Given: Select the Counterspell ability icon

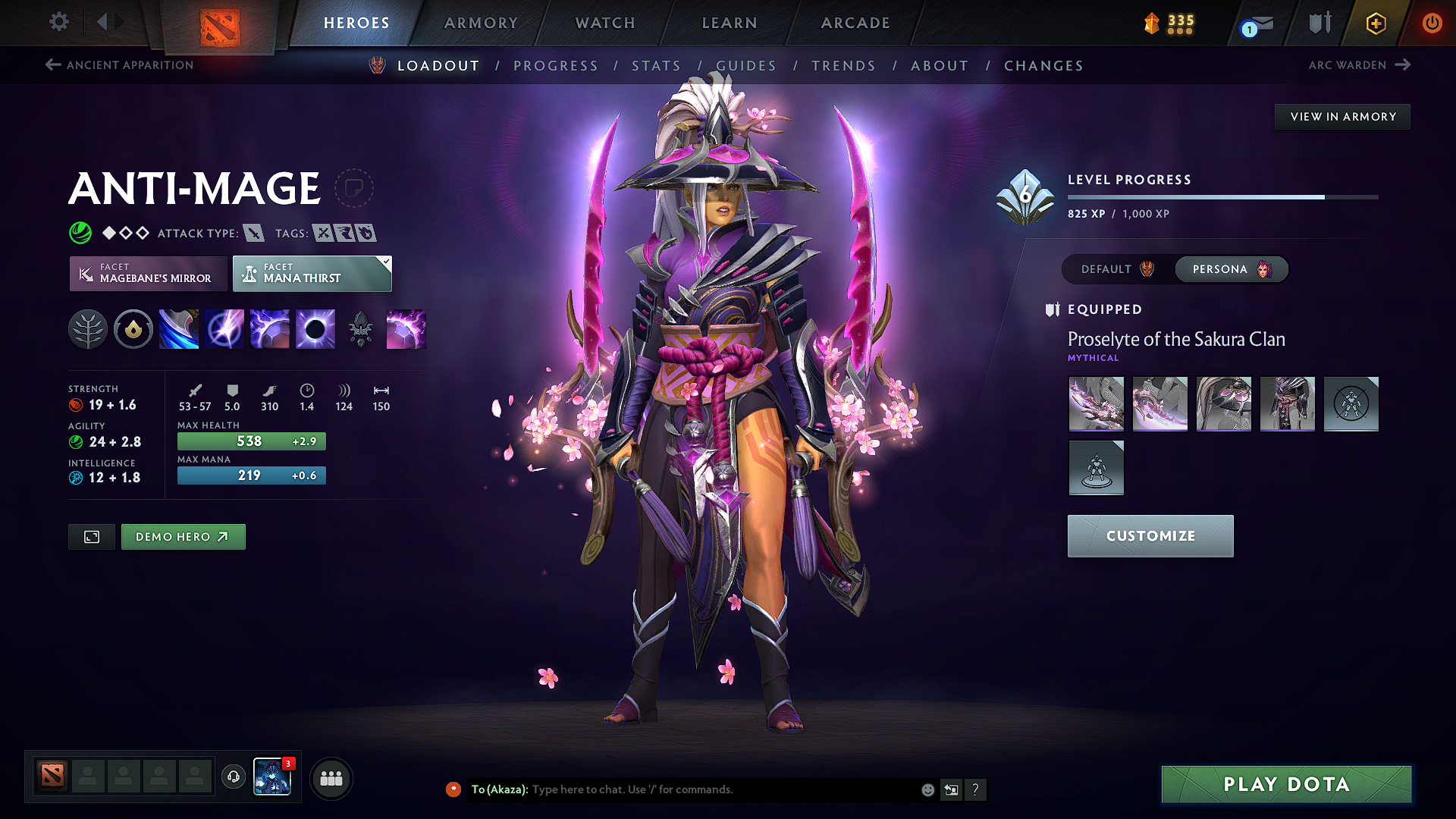Looking at the screenshot, I should coord(270,328).
